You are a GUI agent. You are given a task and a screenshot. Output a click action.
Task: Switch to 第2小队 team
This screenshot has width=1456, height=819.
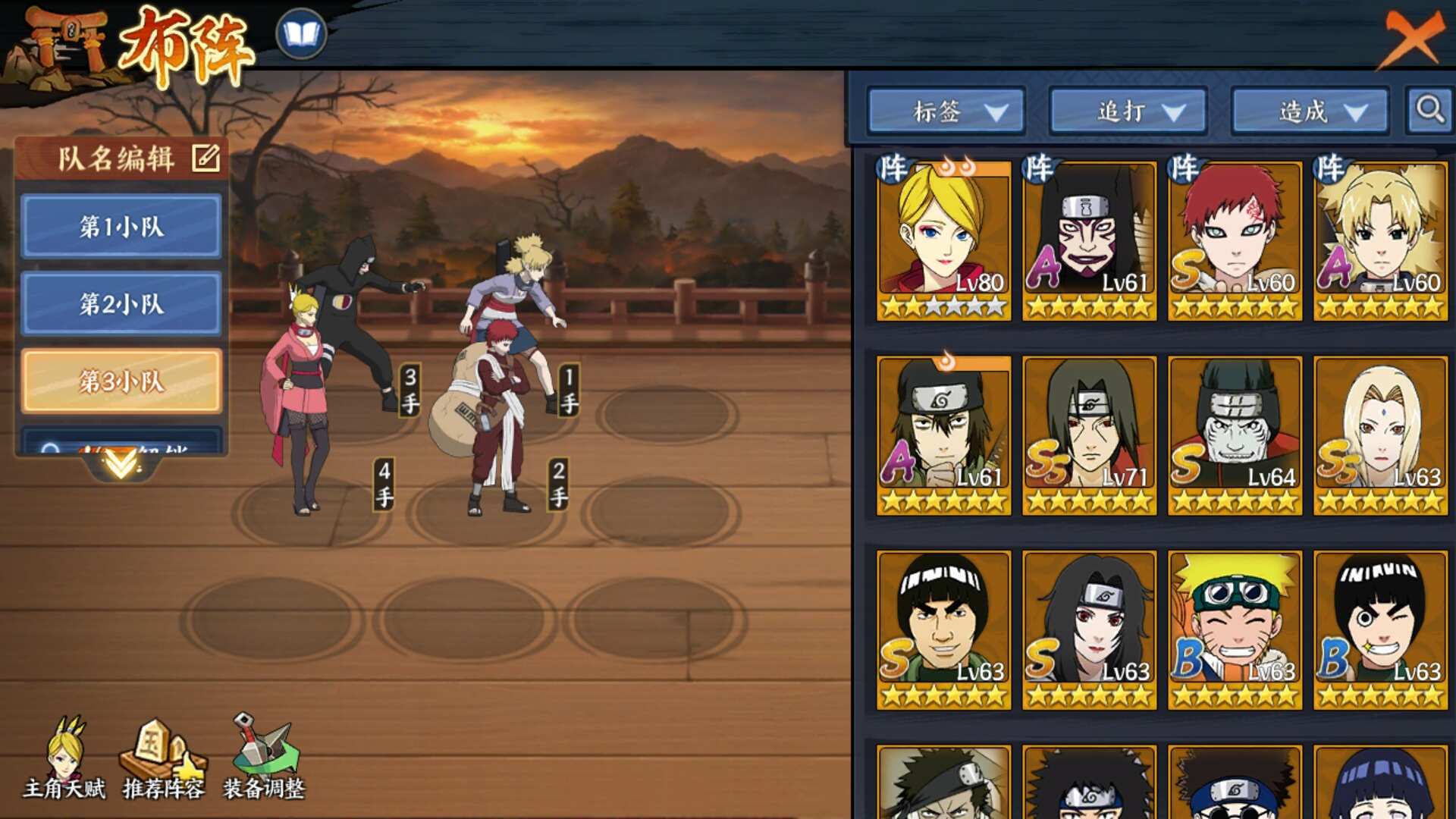click(121, 303)
